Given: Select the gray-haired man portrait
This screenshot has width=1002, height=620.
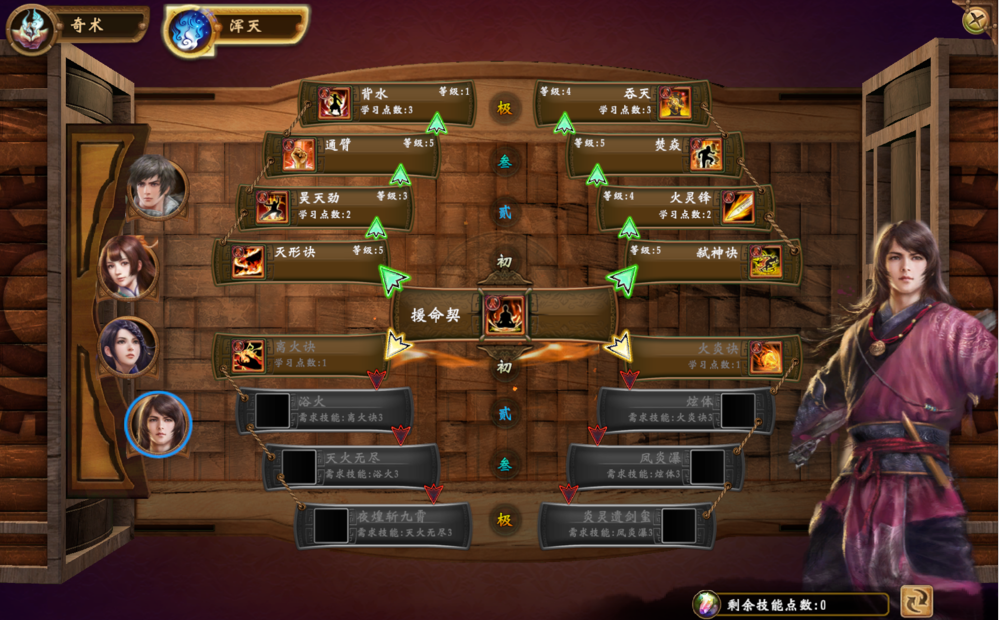Looking at the screenshot, I should point(157,187).
